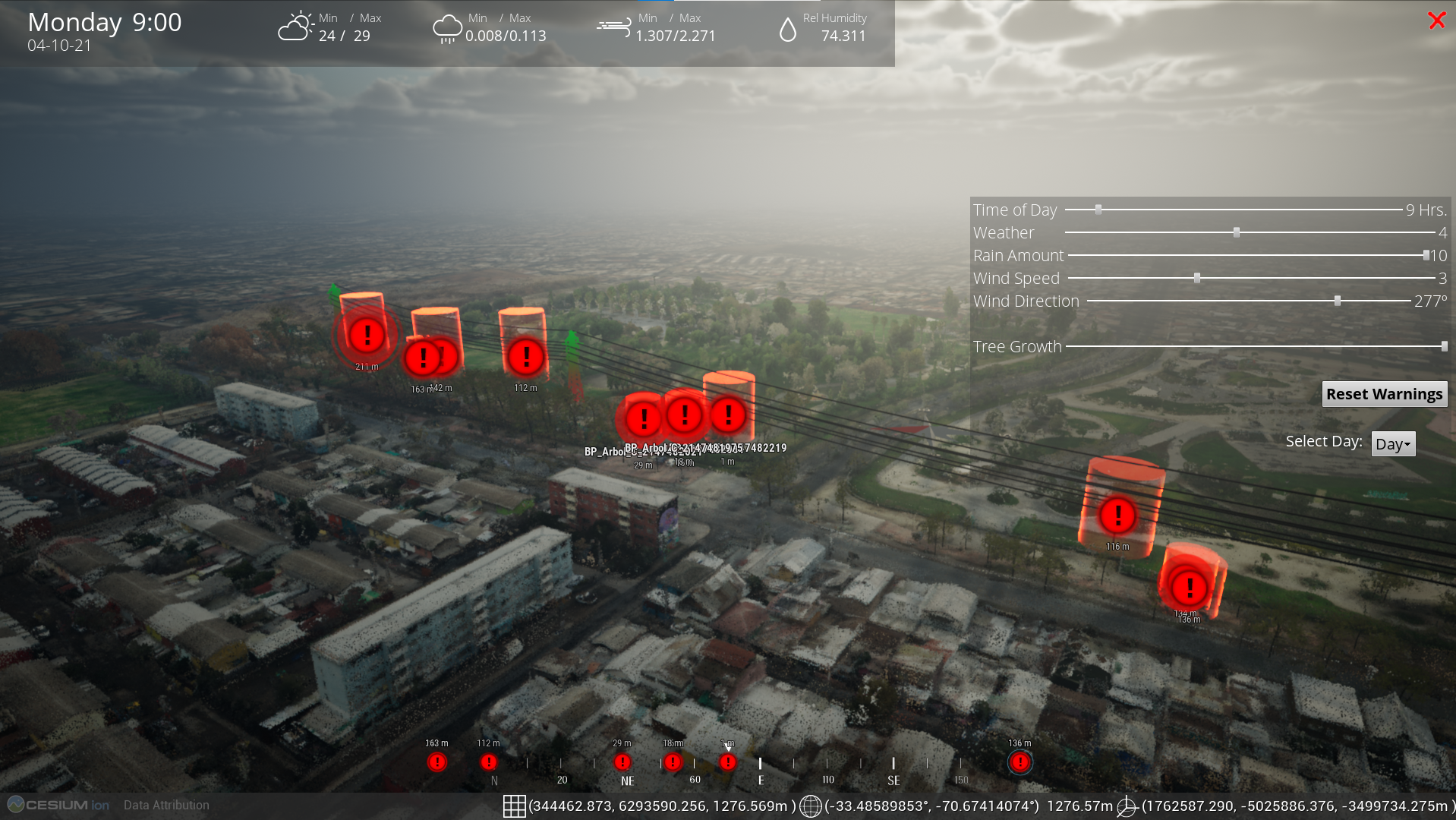This screenshot has width=1456, height=820.
Task: Click the Tree Growth slider
Action: [x=1444, y=346]
